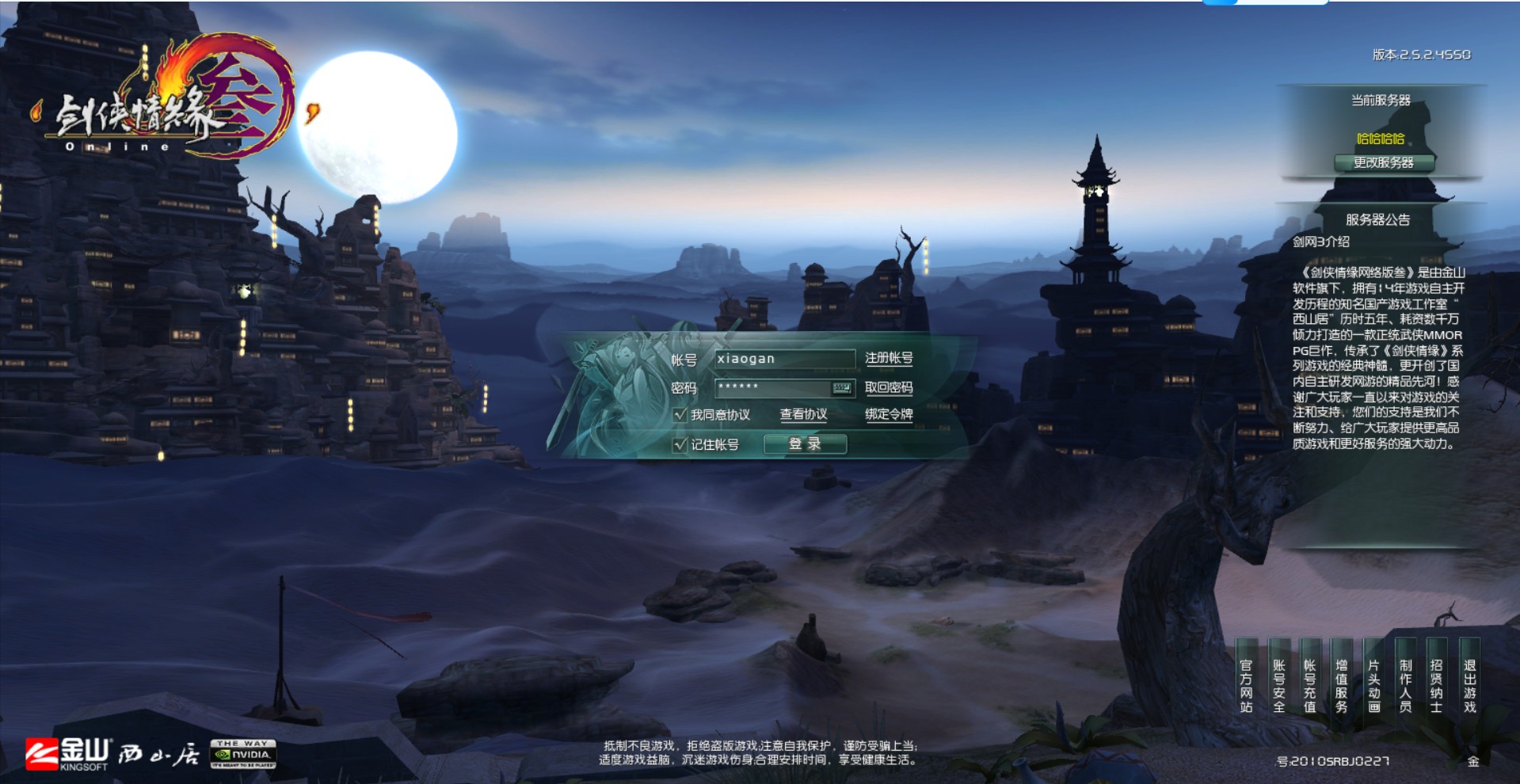Exit via the 退出游戏 button
This screenshot has height=784, width=1520.
click(1469, 686)
